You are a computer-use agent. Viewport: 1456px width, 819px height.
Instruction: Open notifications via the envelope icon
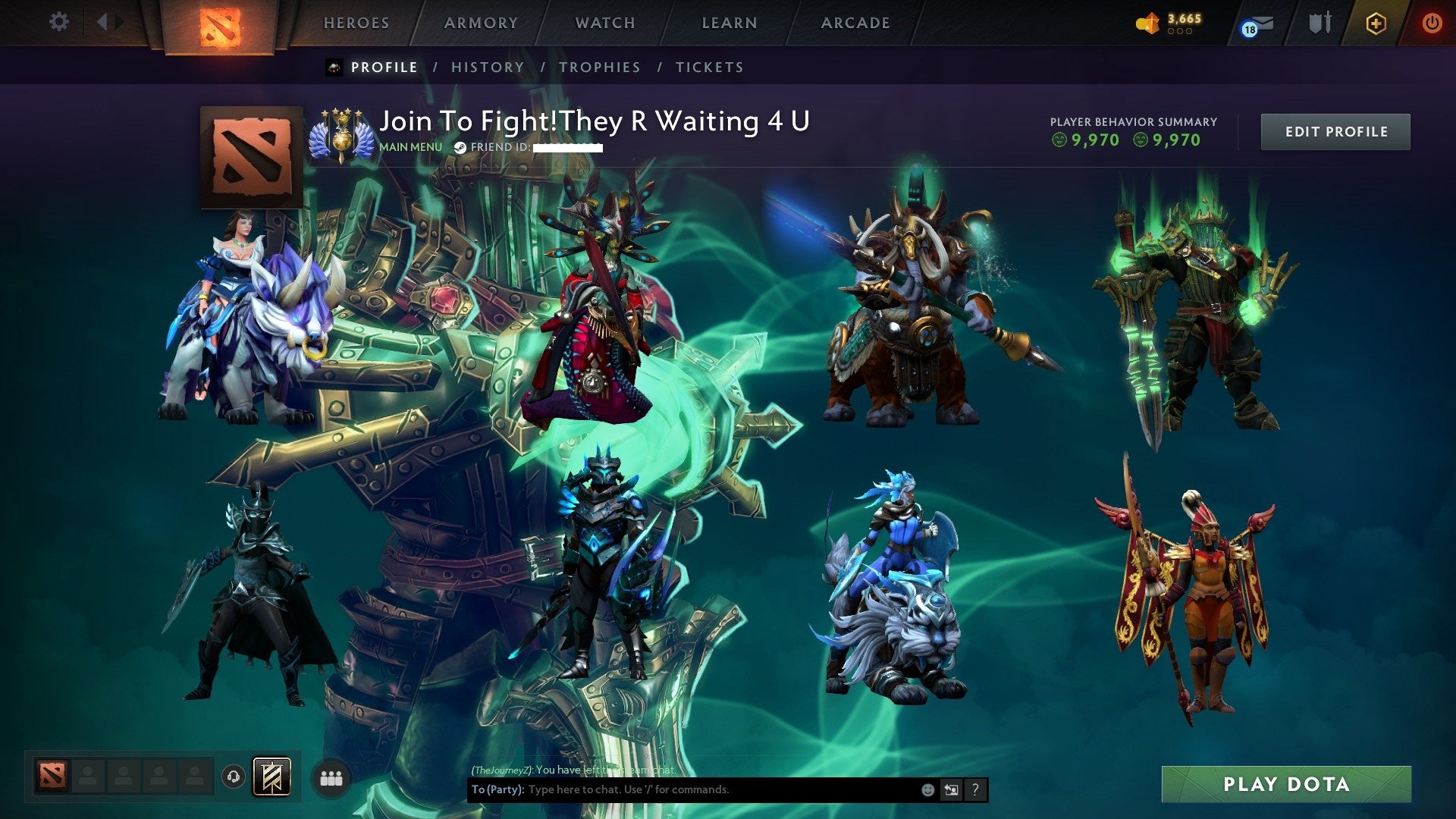click(1255, 24)
